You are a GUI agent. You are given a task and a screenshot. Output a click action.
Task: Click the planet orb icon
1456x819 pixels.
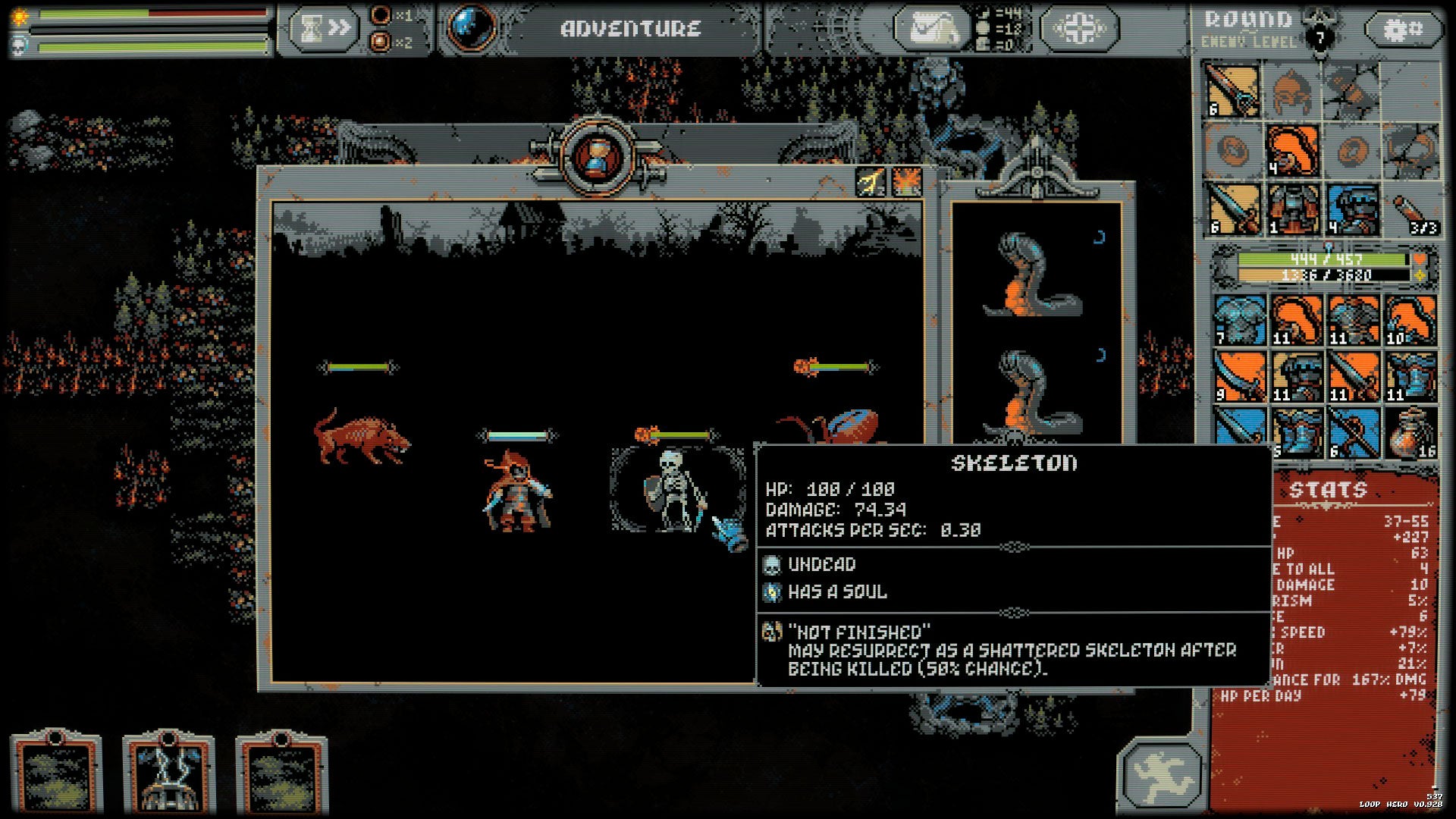470,27
